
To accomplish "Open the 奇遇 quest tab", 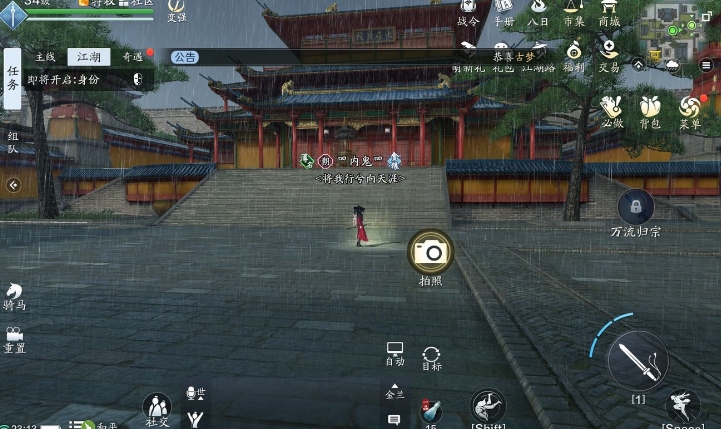I will (x=132, y=57).
